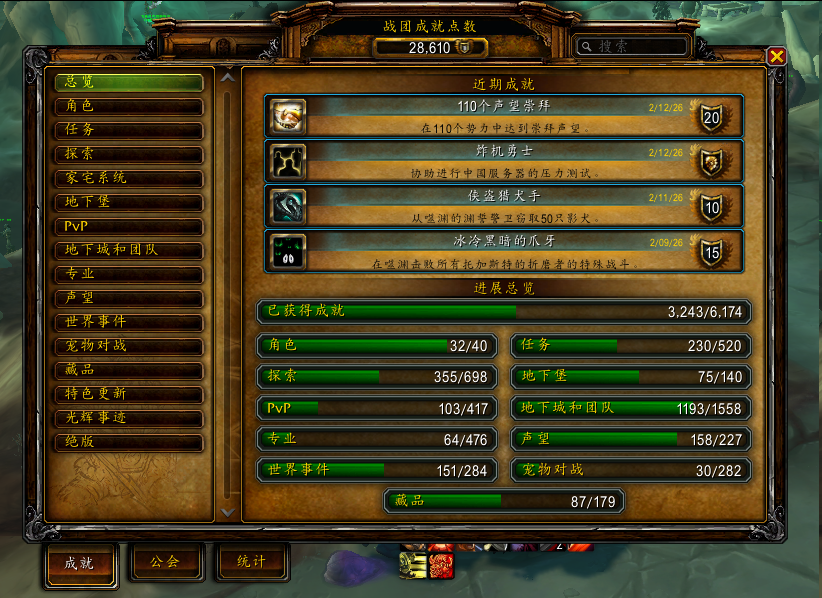Close the achievement window
The height and width of the screenshot is (598, 822).
pyautogui.click(x=776, y=56)
